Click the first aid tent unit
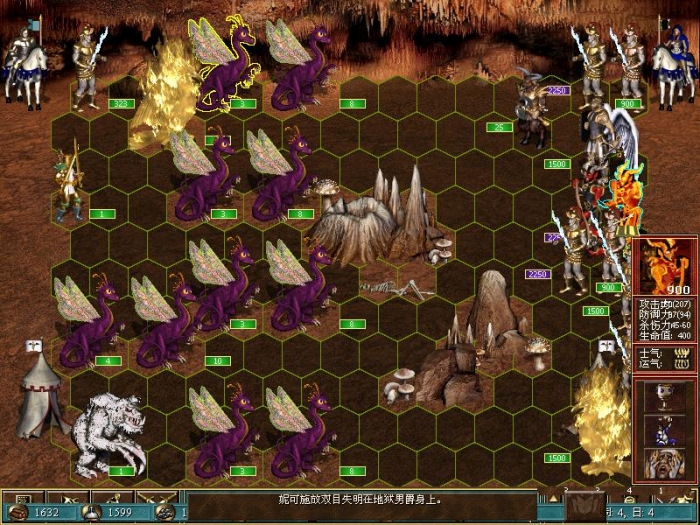 40,398
